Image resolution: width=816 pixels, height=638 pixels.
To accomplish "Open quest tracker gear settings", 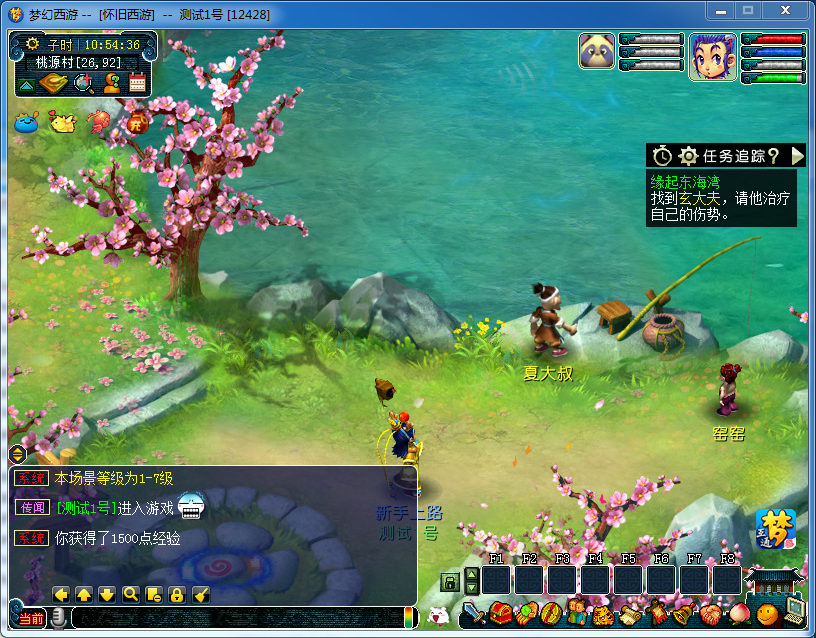I will [x=688, y=156].
